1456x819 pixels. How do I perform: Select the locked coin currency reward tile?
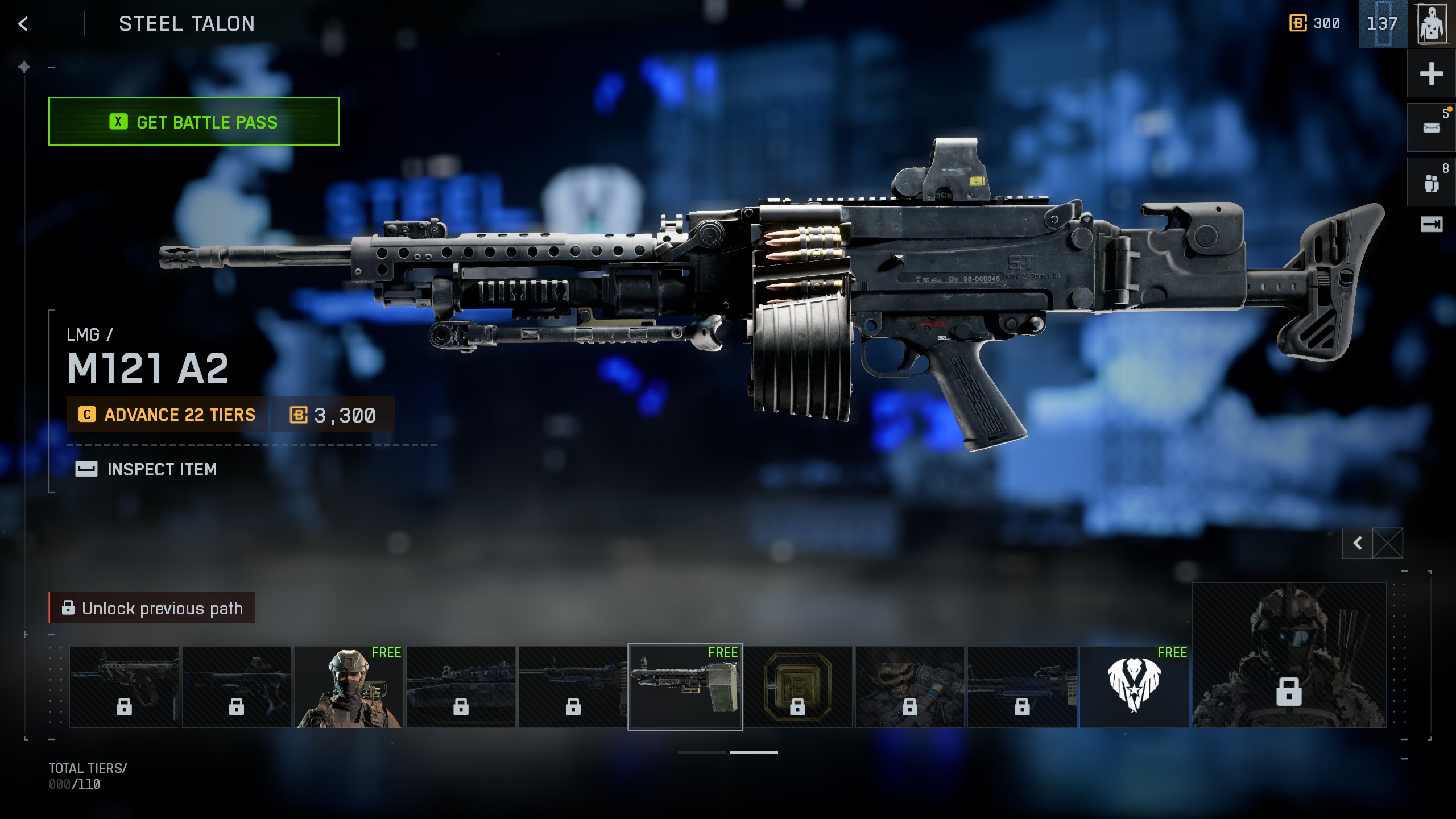(797, 686)
